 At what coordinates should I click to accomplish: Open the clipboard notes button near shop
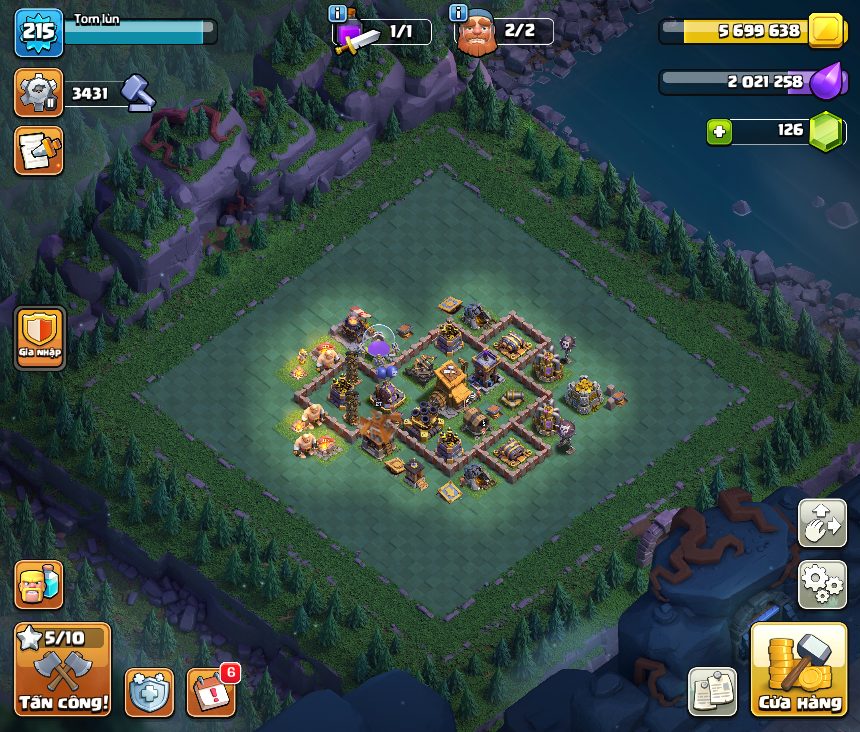pos(712,692)
